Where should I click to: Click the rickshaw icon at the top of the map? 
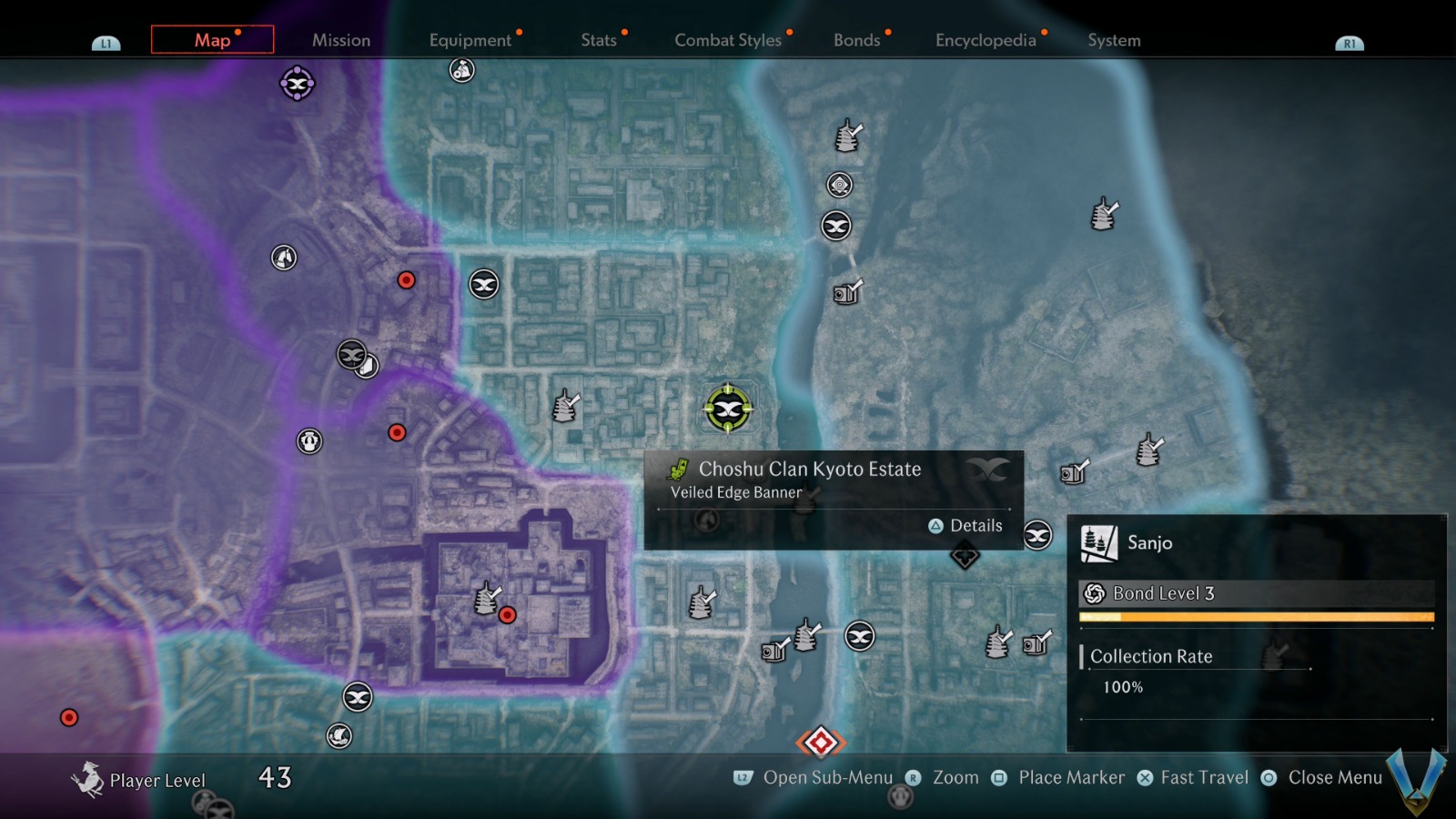click(x=461, y=69)
